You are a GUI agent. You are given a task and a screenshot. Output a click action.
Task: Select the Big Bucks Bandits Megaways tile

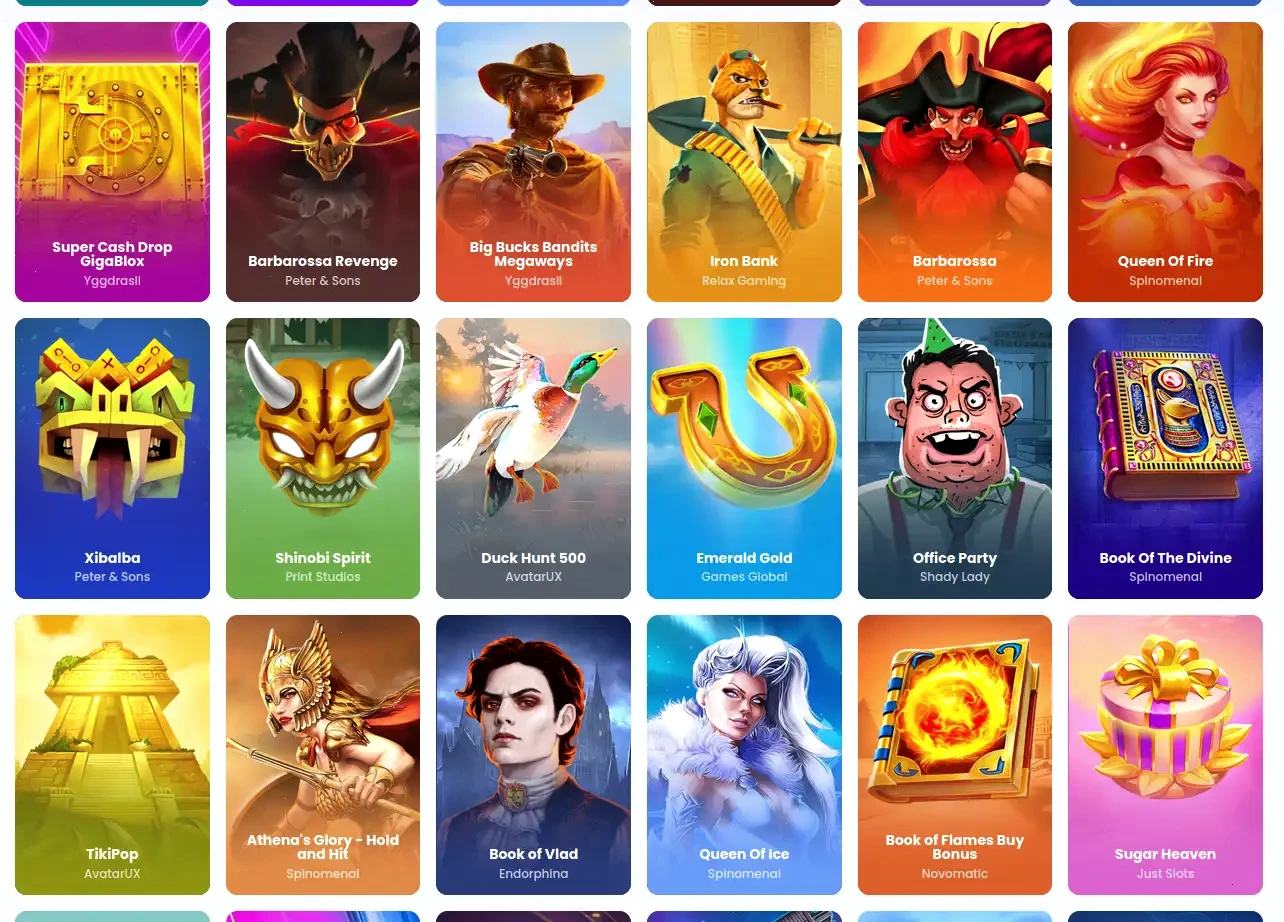coord(533,161)
